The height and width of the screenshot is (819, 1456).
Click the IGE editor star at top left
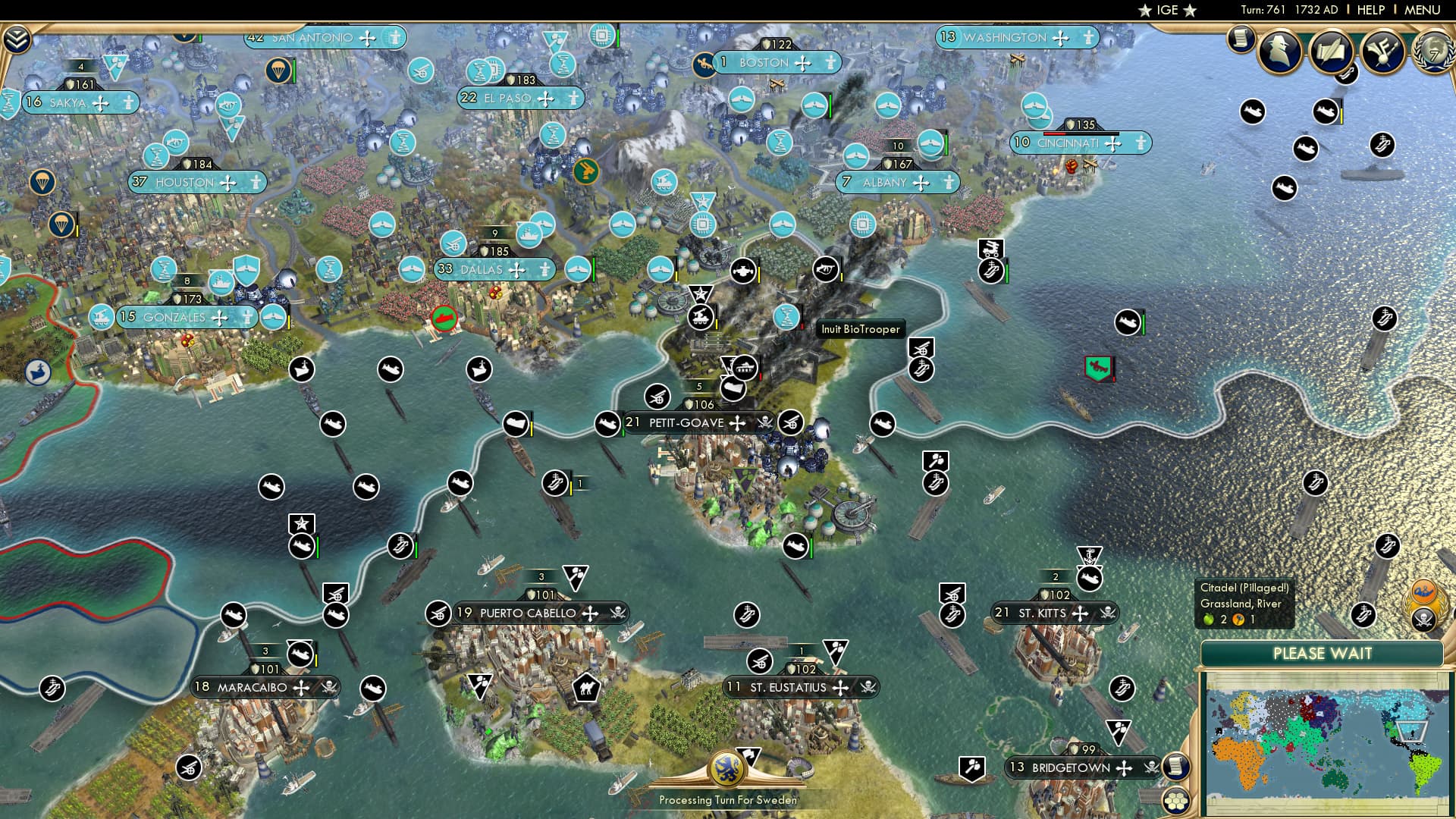coord(1145,11)
